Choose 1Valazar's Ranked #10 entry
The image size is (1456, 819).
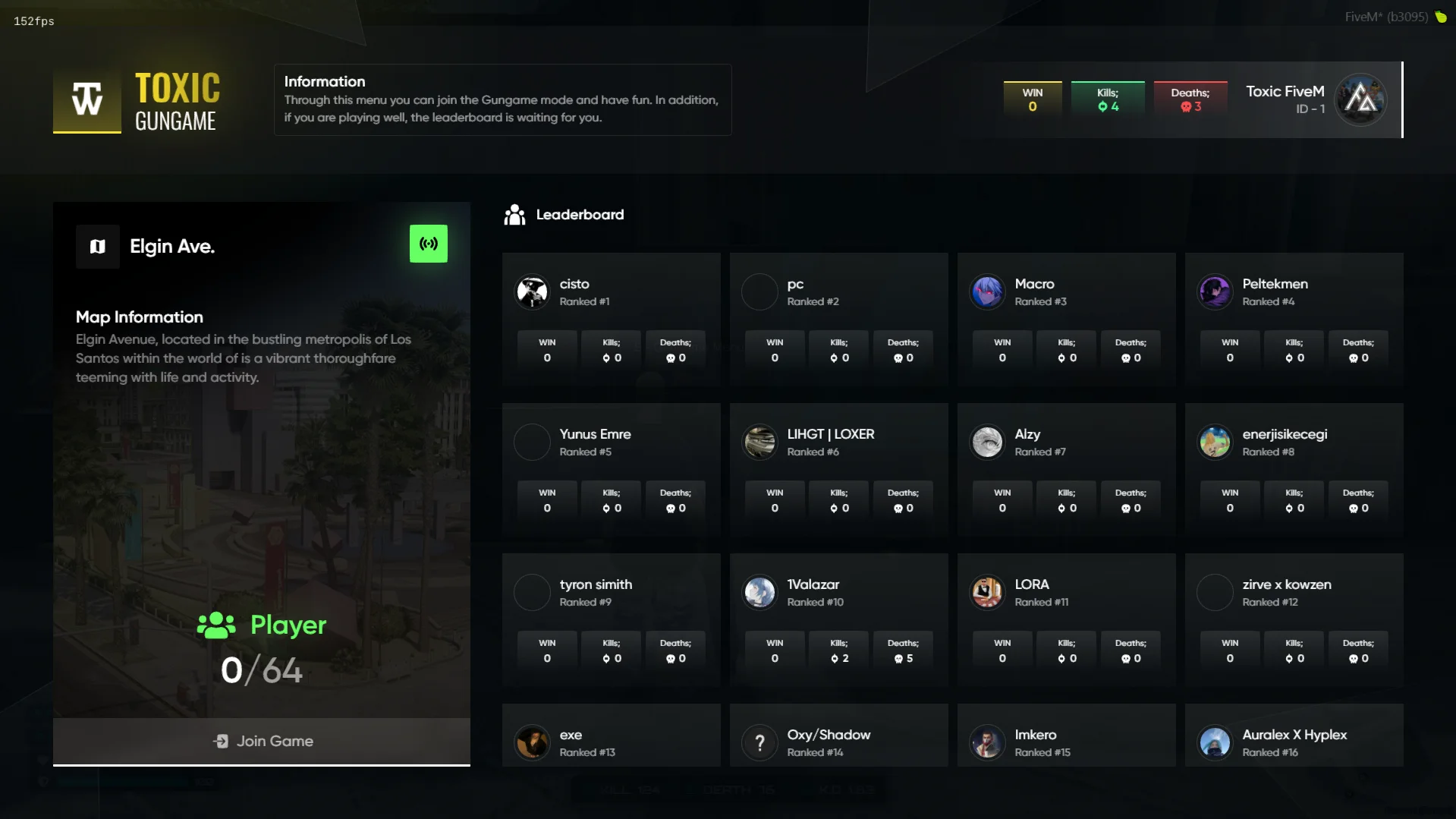tap(838, 619)
